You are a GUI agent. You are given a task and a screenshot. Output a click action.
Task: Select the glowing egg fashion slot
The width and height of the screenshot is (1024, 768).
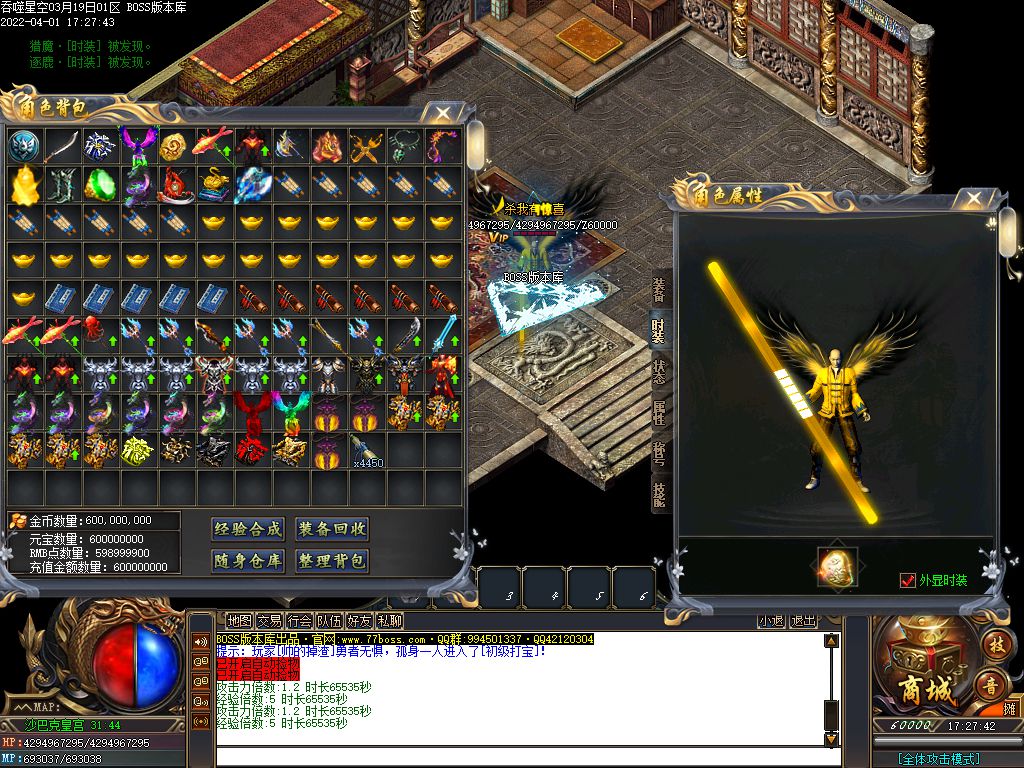(837, 567)
